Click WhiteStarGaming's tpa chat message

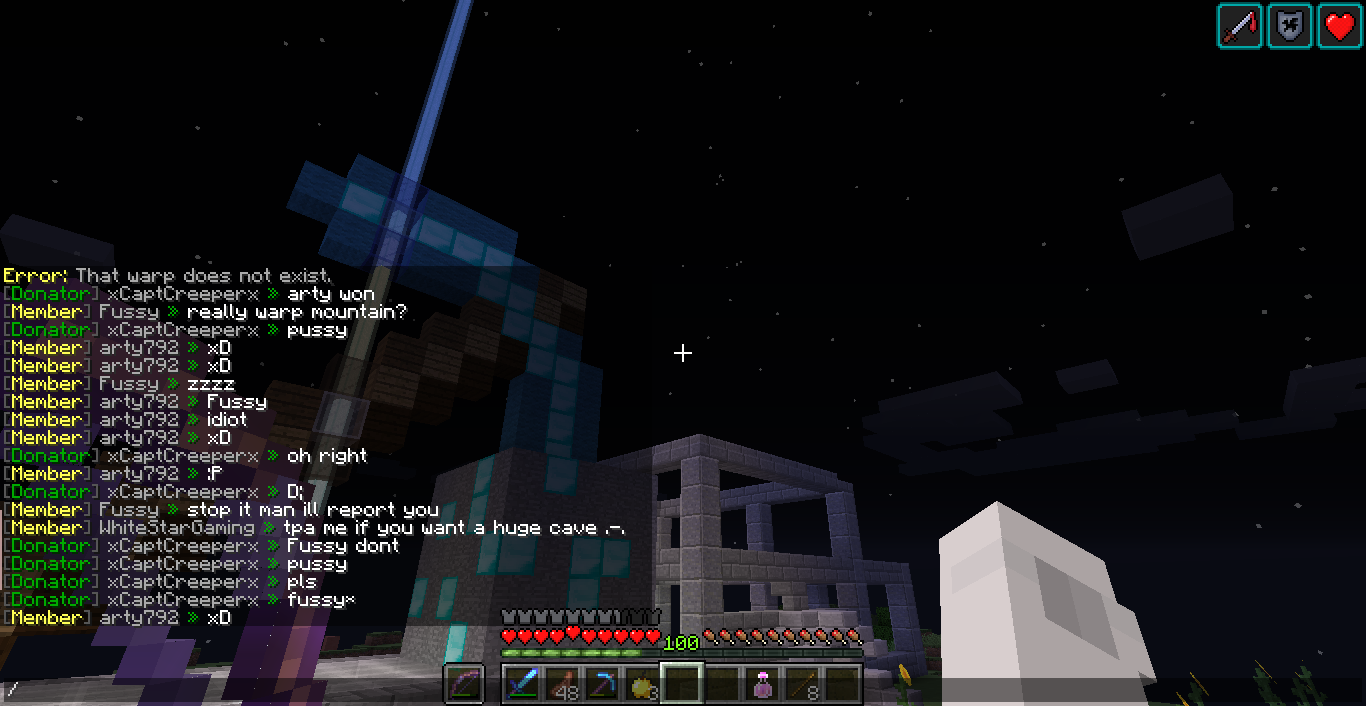point(314,528)
